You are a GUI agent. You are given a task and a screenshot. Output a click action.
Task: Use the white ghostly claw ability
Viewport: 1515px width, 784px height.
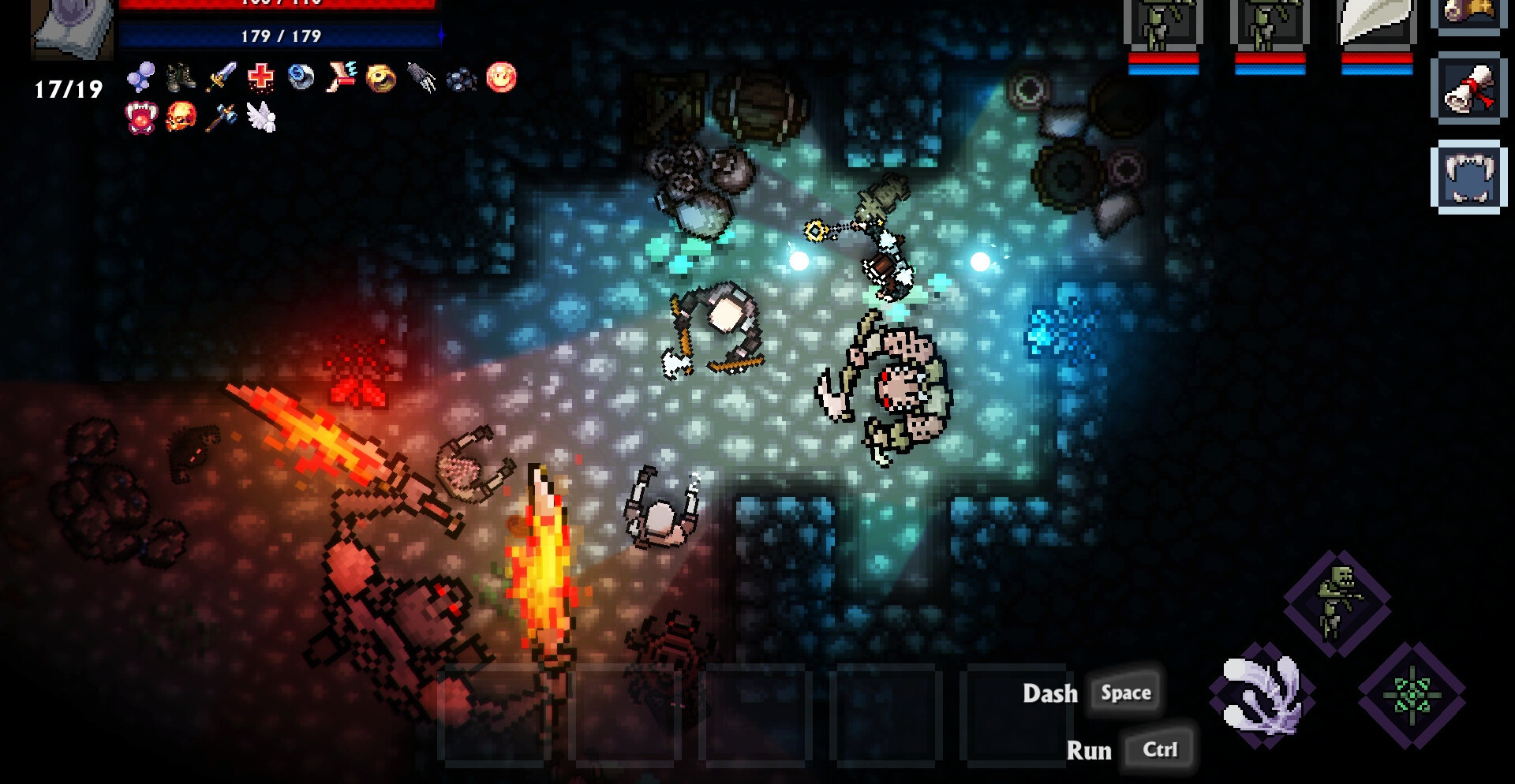click(1262, 695)
